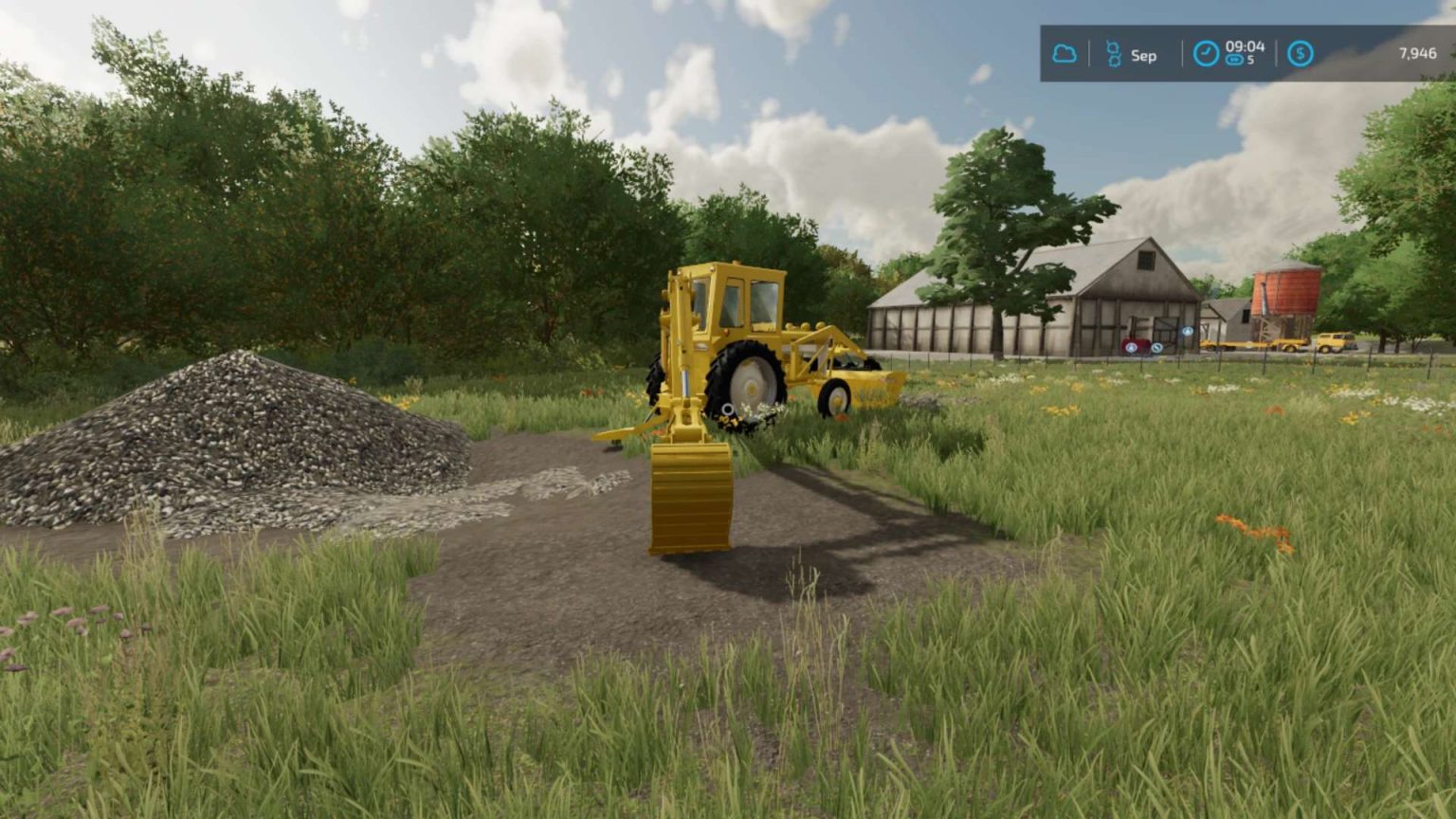Click the cloud weather icon in the HUD

pyautogui.click(x=1065, y=54)
